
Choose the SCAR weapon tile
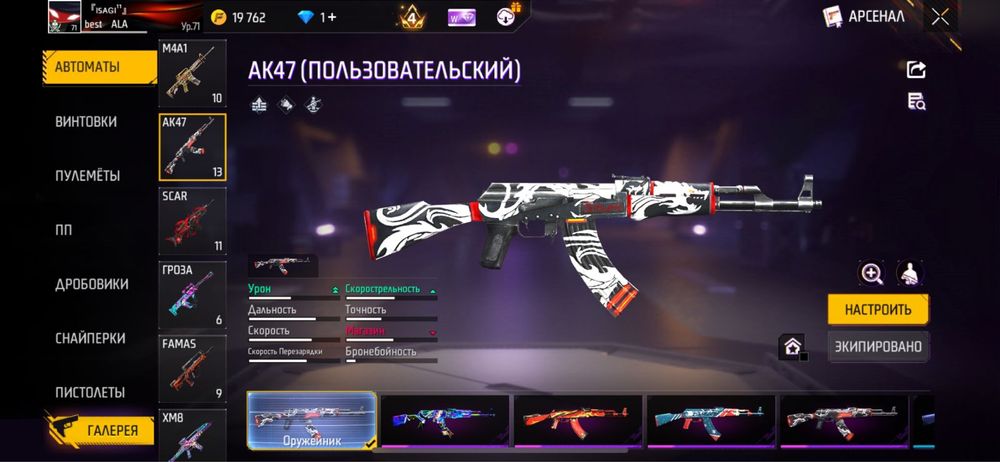(192, 220)
